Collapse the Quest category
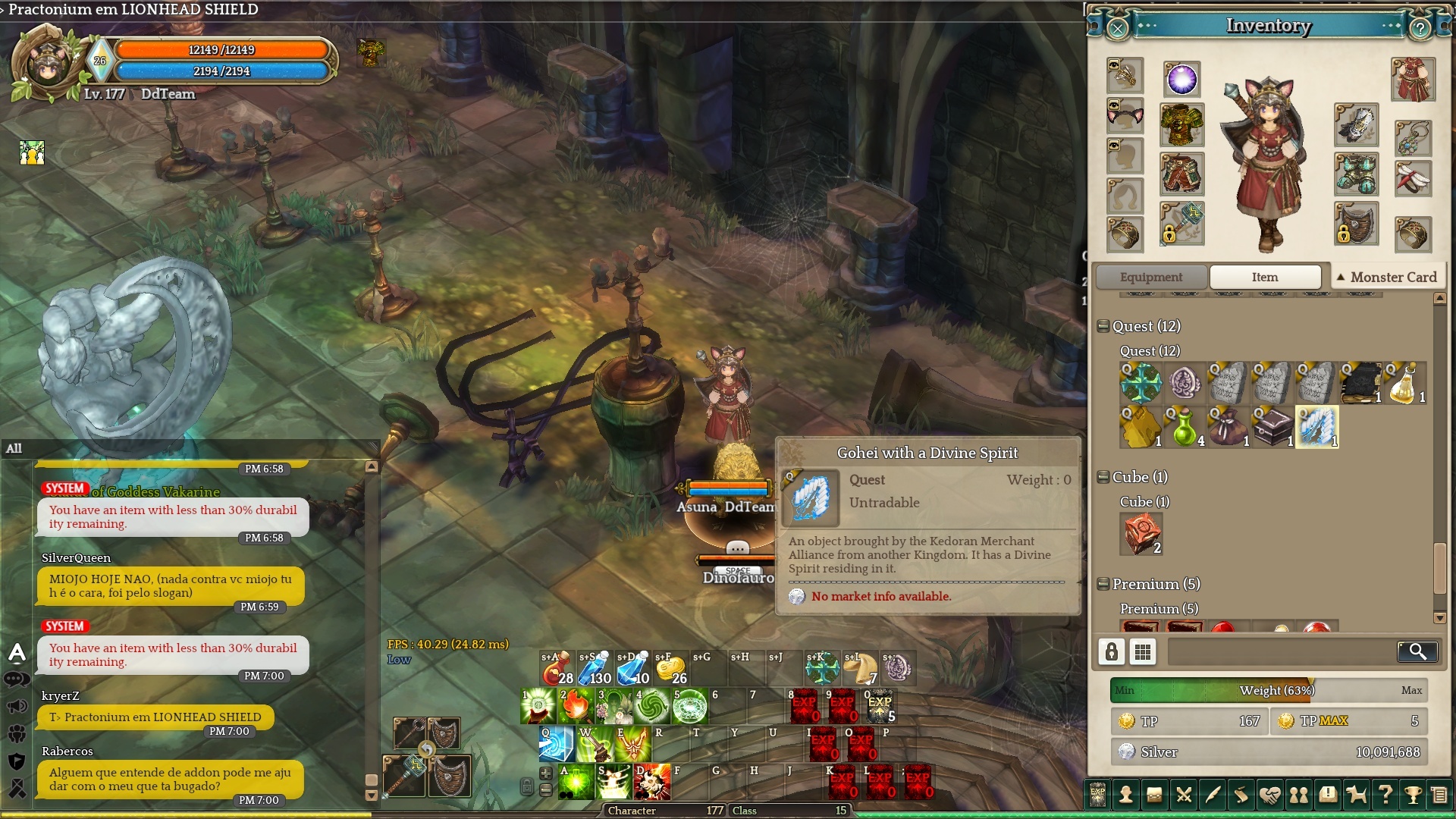1456x819 pixels. pos(1104,326)
